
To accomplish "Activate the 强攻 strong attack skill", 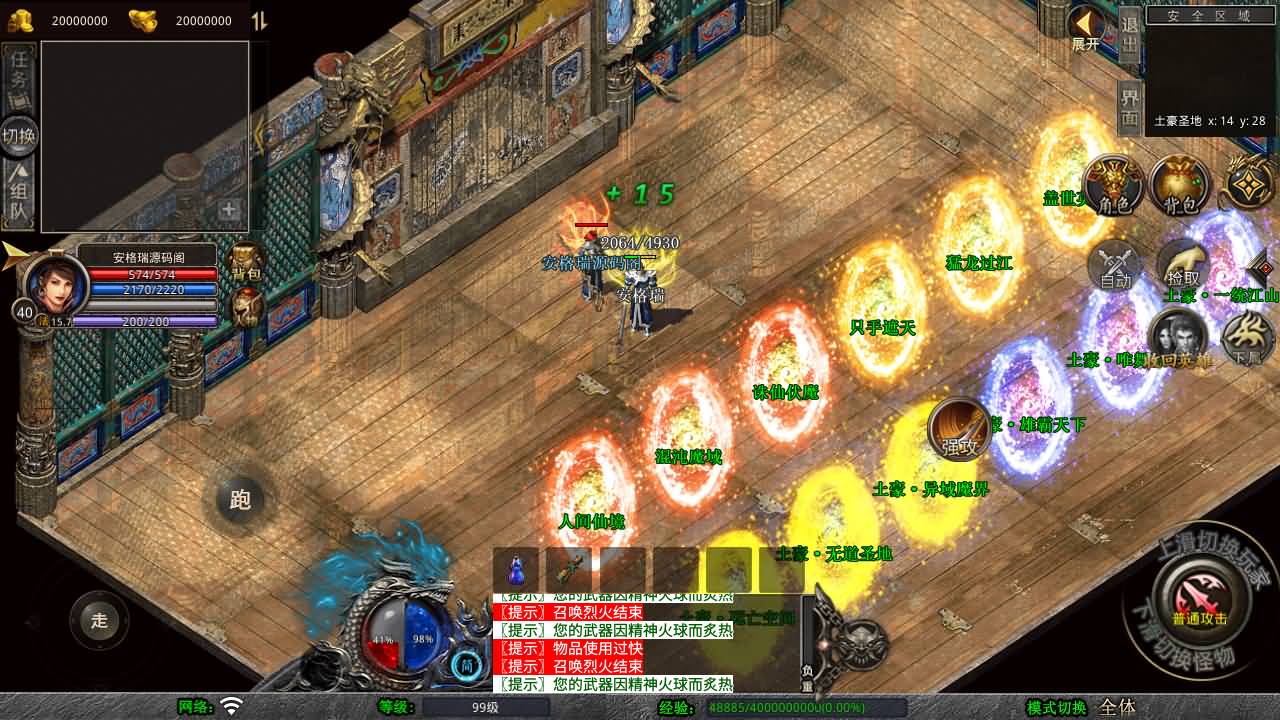I will 959,430.
